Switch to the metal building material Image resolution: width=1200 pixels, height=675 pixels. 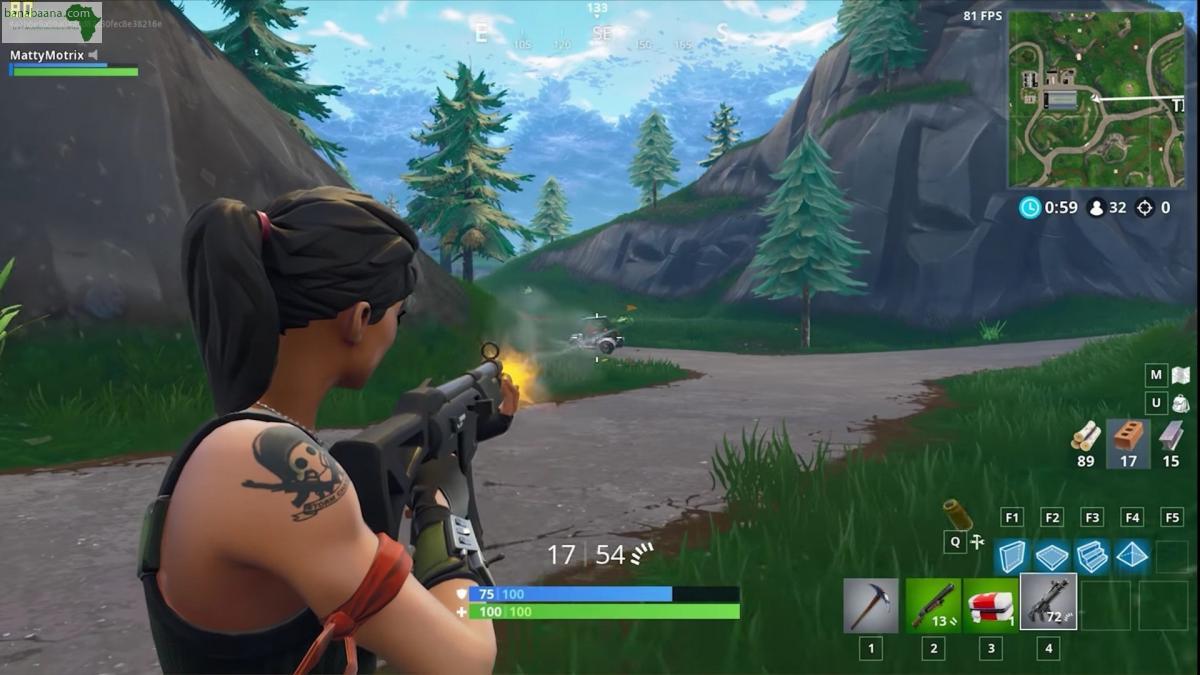(1171, 436)
